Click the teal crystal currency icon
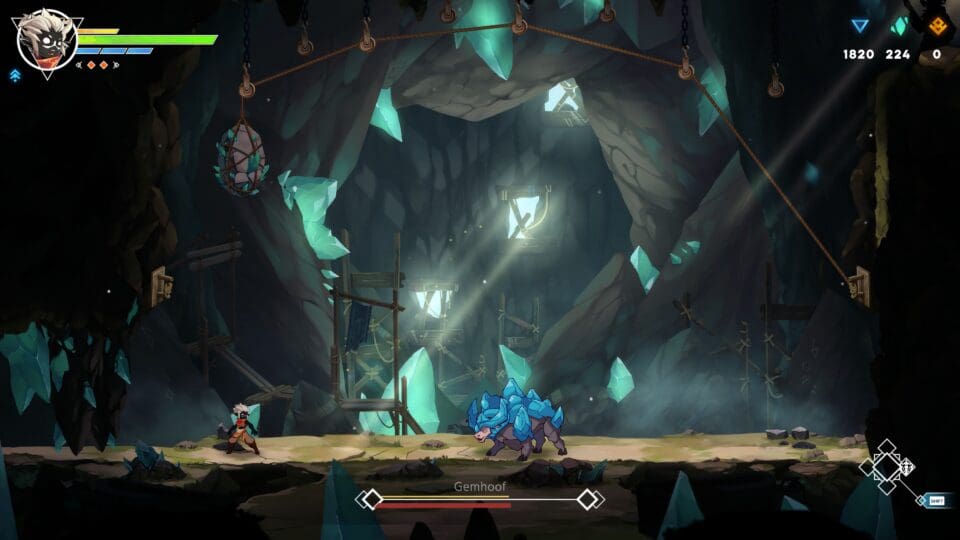This screenshot has width=960, height=540. (x=899, y=27)
